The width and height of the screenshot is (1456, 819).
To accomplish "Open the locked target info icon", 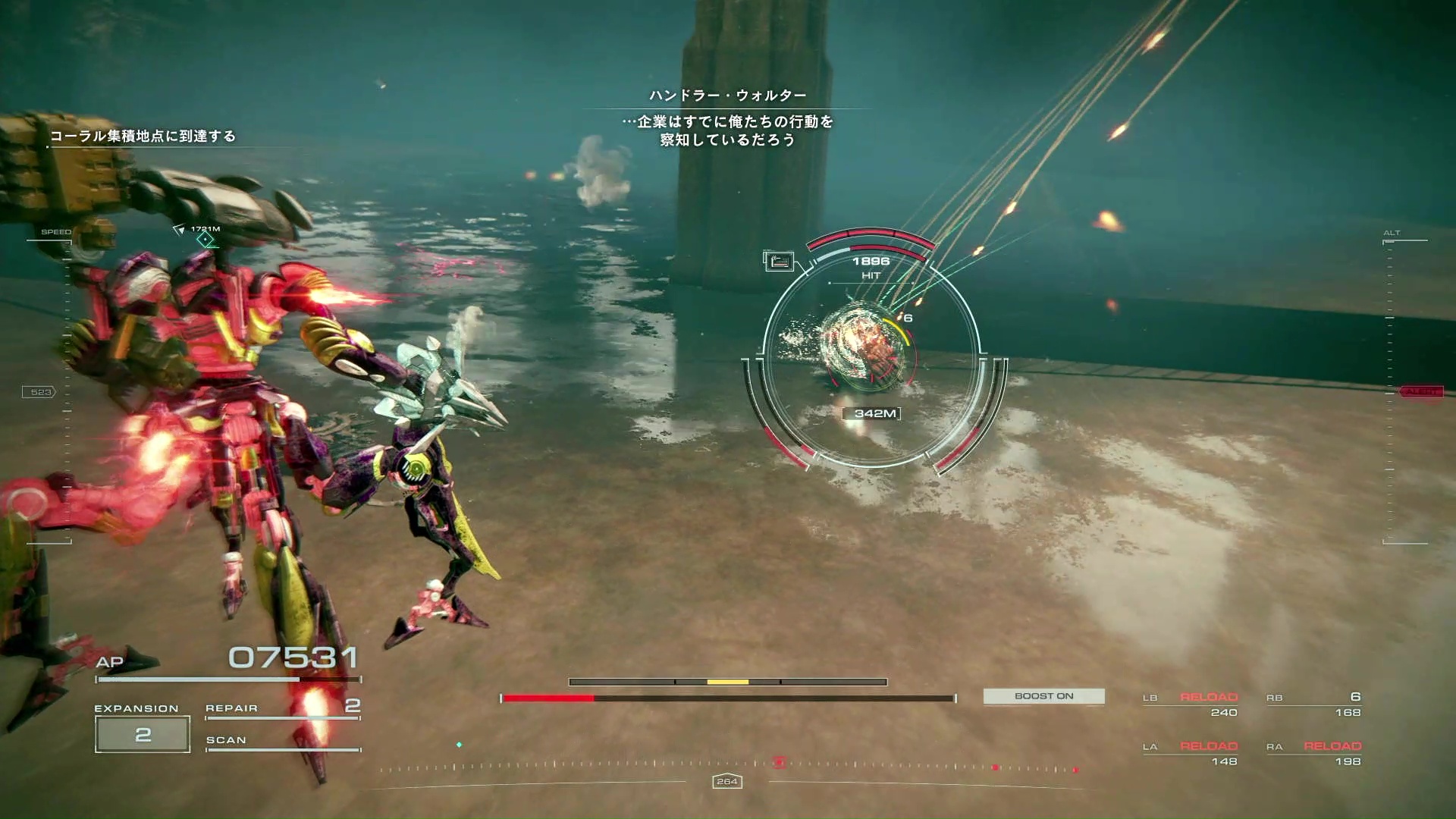I will [778, 262].
